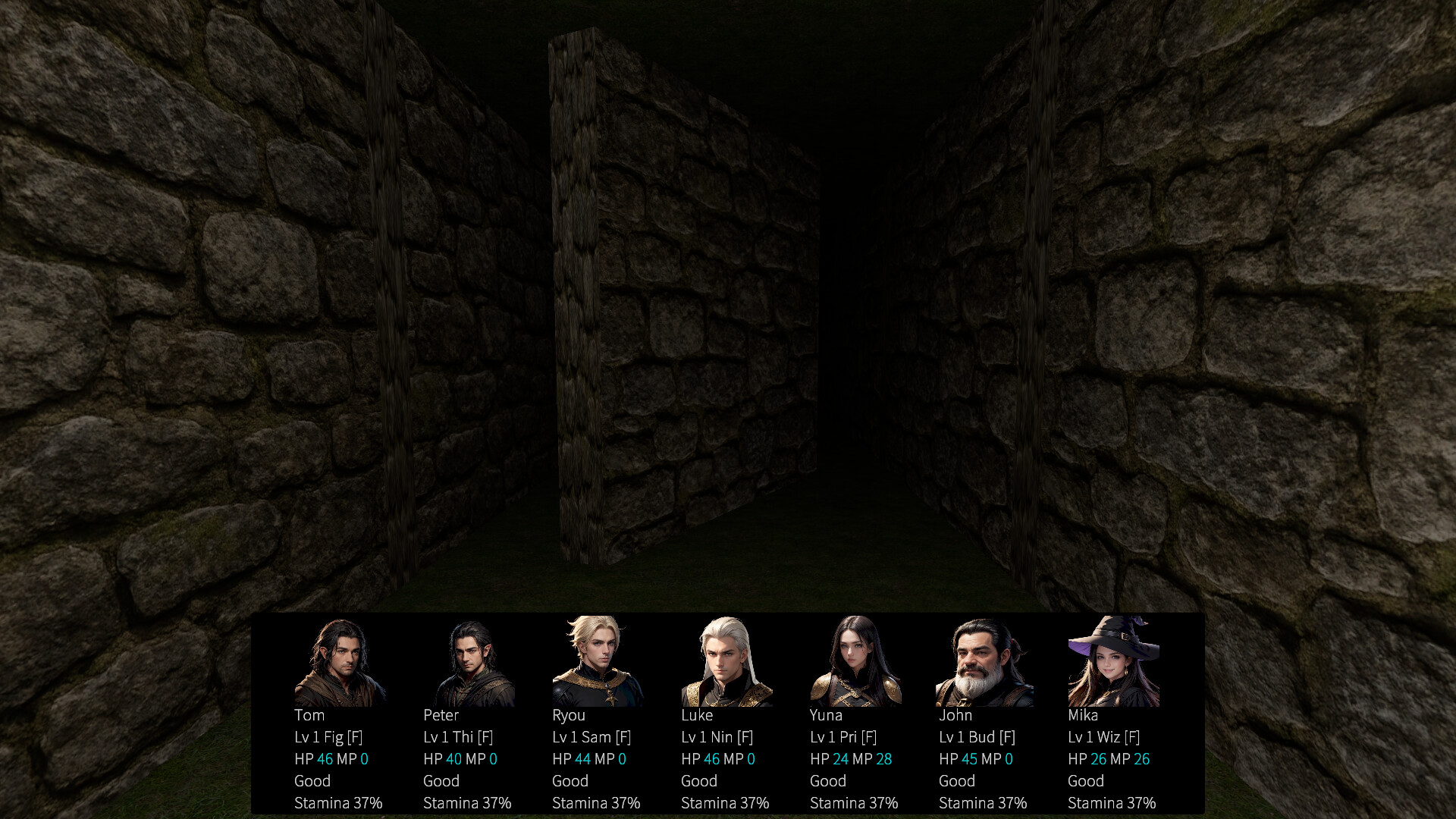Click the left stone wall
Viewport: 1456px width, 819px height.
tap(190, 303)
